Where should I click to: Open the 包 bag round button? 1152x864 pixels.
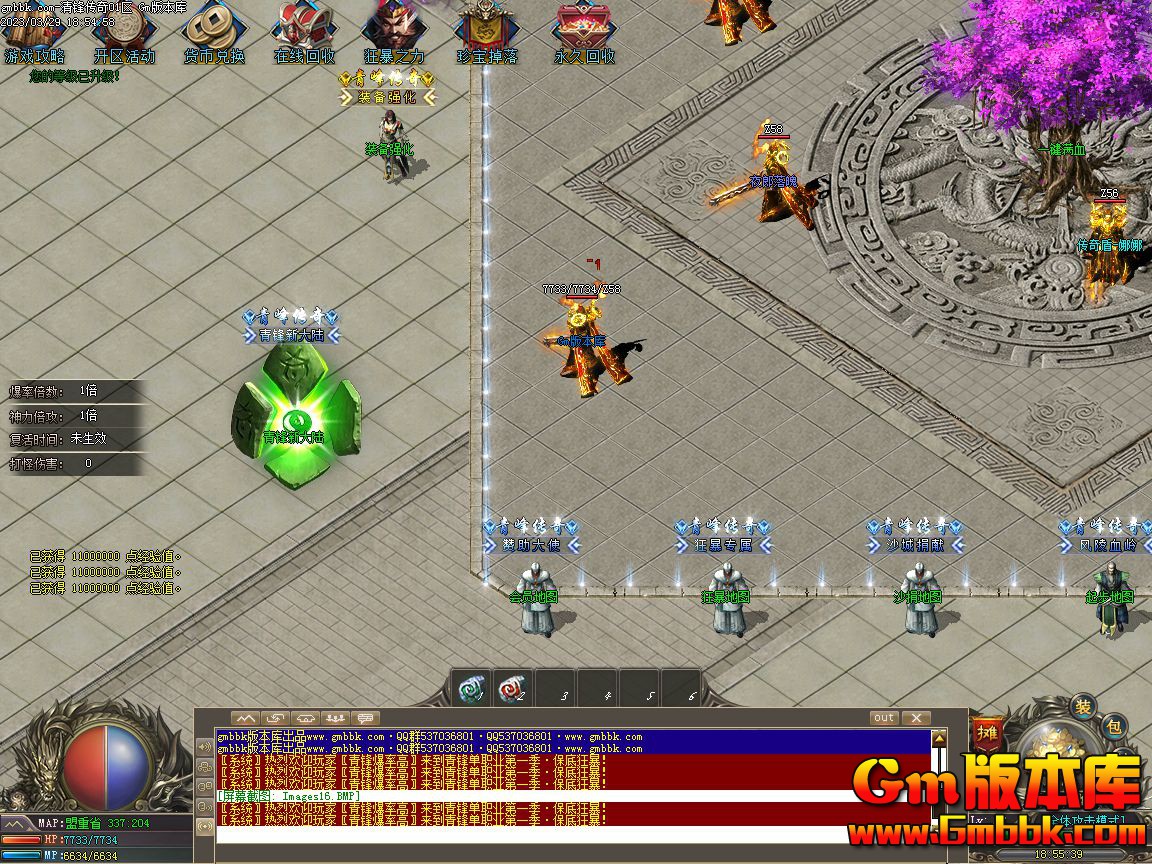(1115, 726)
